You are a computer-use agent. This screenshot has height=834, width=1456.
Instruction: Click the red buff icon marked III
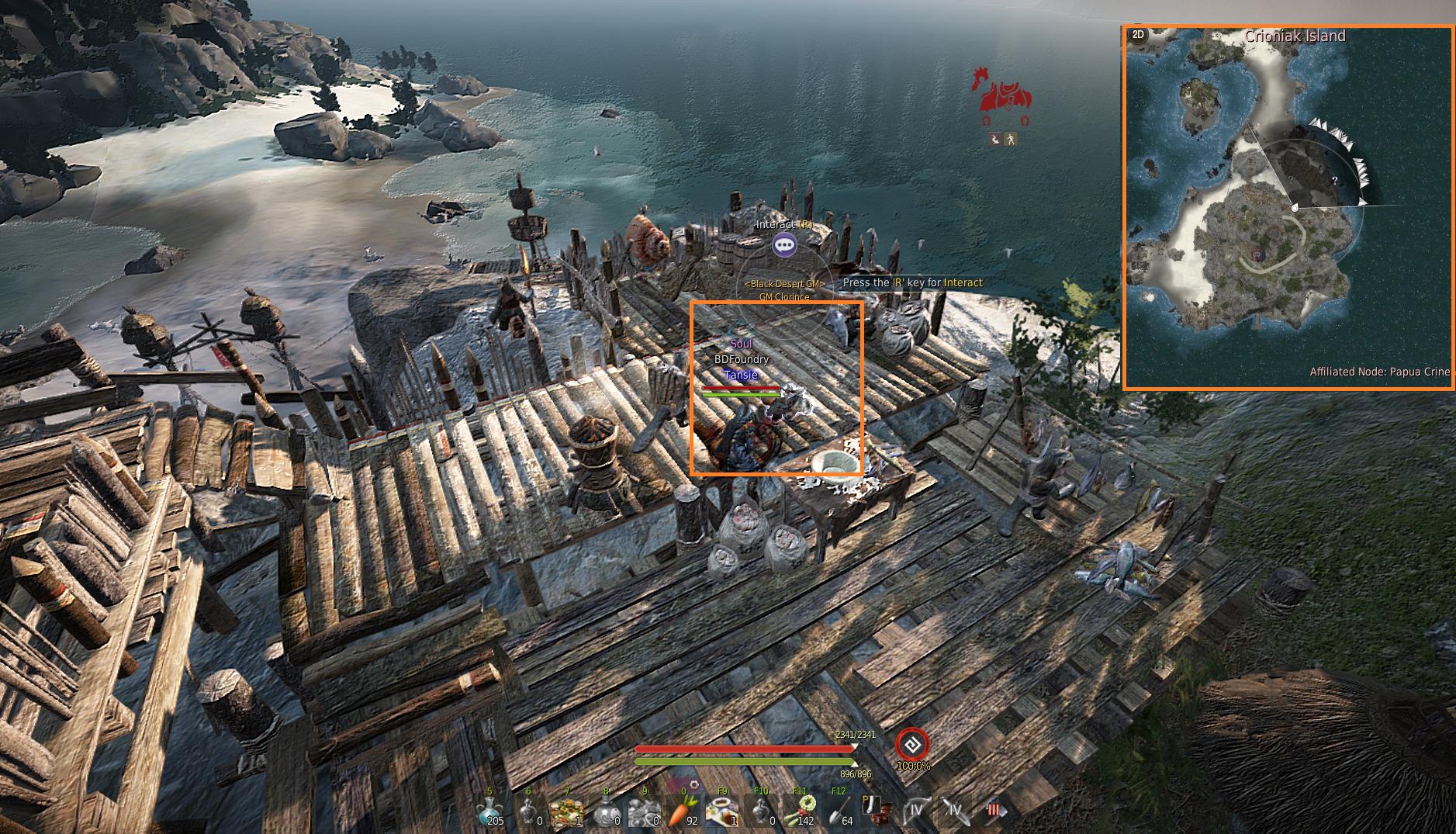click(992, 812)
